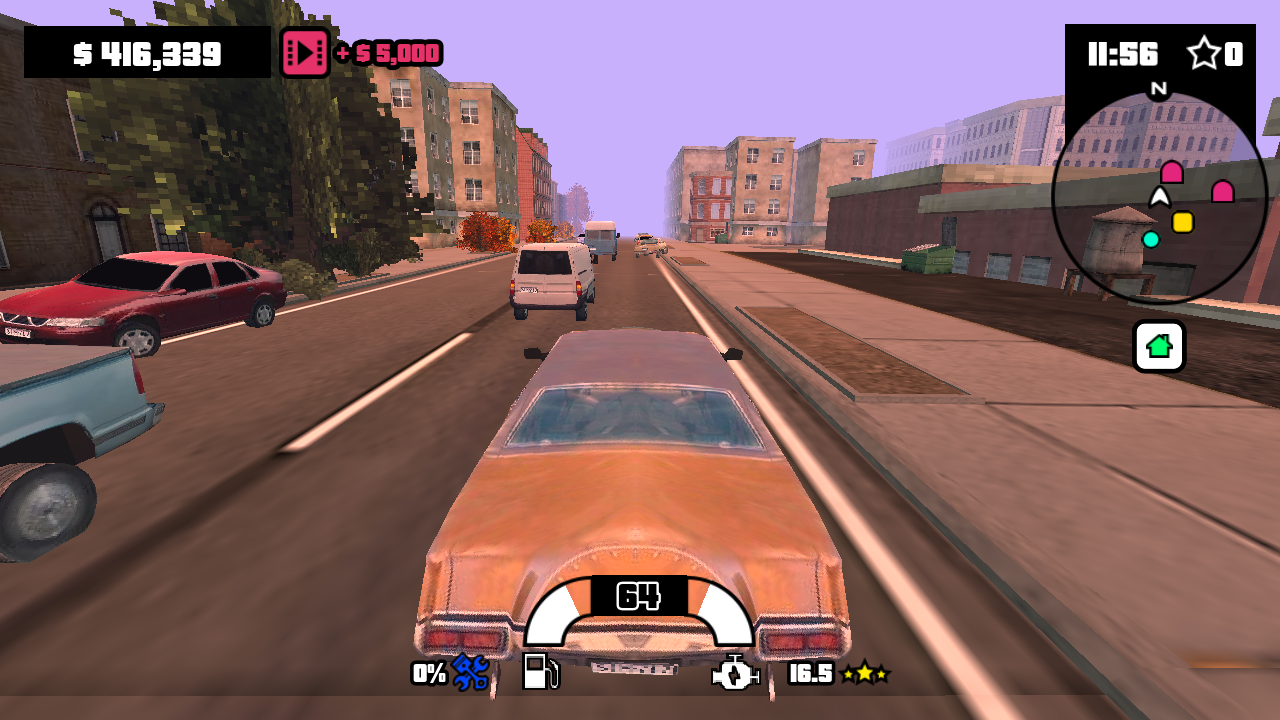Screen dimensions: 1280x720
Task: Tap the green home icon under the minimap
Action: click(1158, 345)
